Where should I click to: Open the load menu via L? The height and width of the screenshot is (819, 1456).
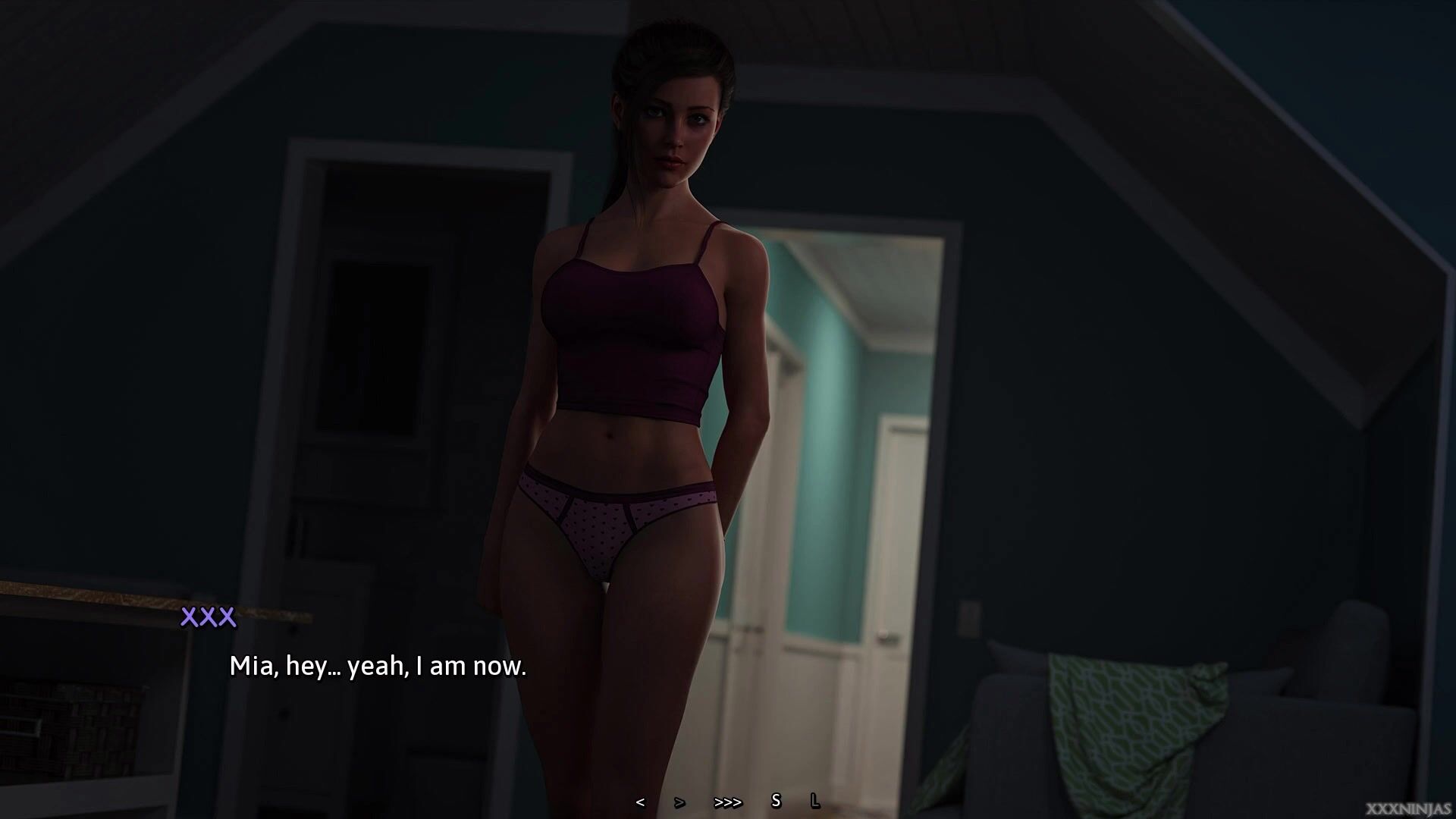click(x=815, y=801)
